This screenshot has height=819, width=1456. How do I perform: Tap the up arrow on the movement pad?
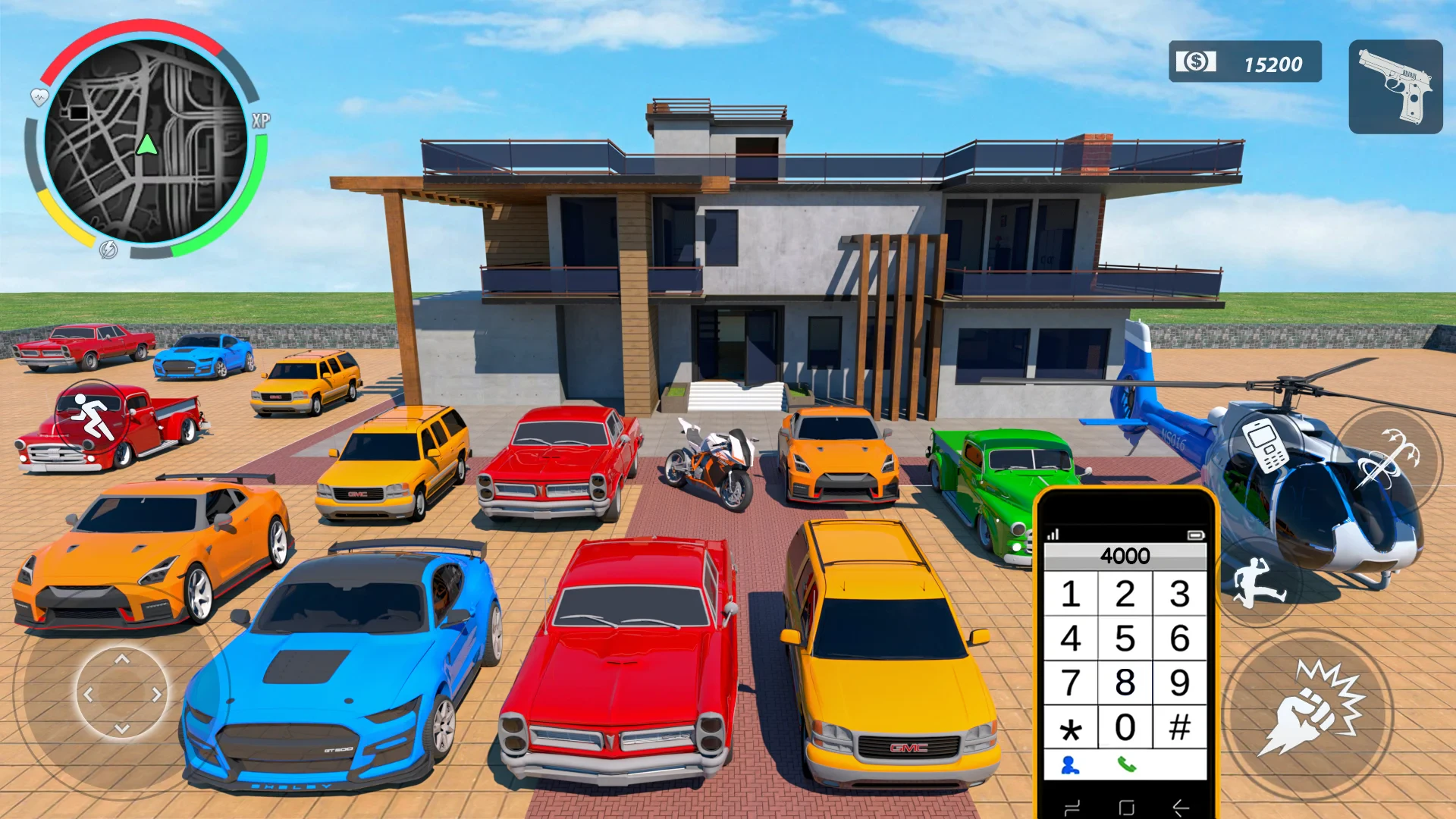[122, 660]
